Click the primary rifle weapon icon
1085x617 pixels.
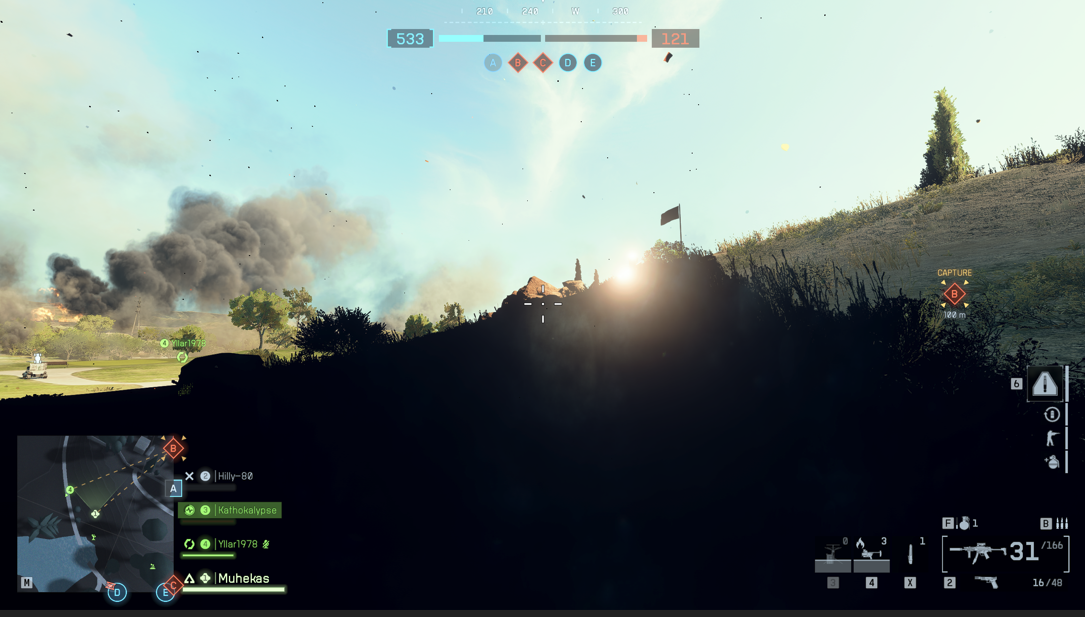(x=977, y=552)
